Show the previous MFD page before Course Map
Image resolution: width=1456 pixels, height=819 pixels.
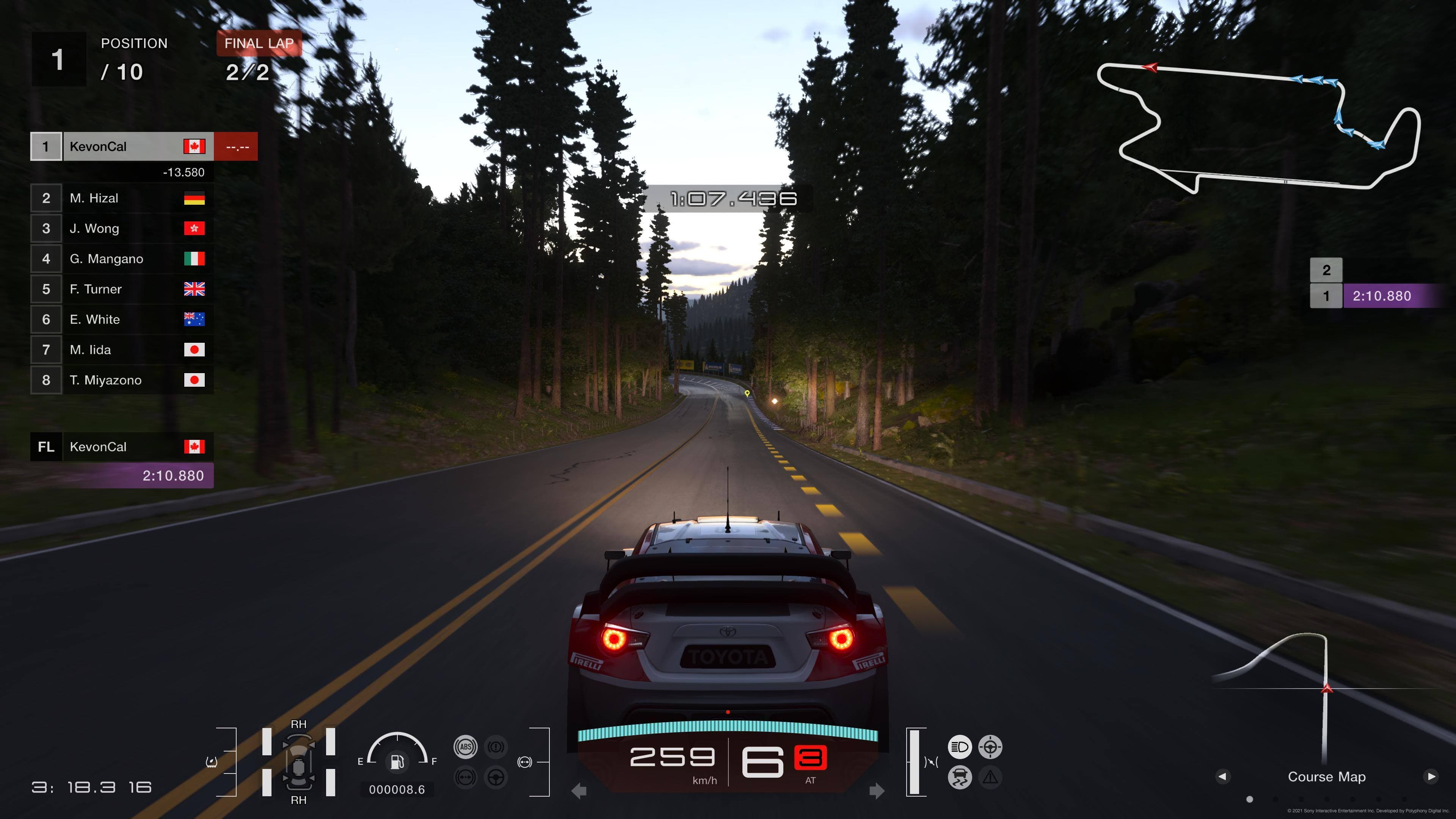click(1222, 777)
